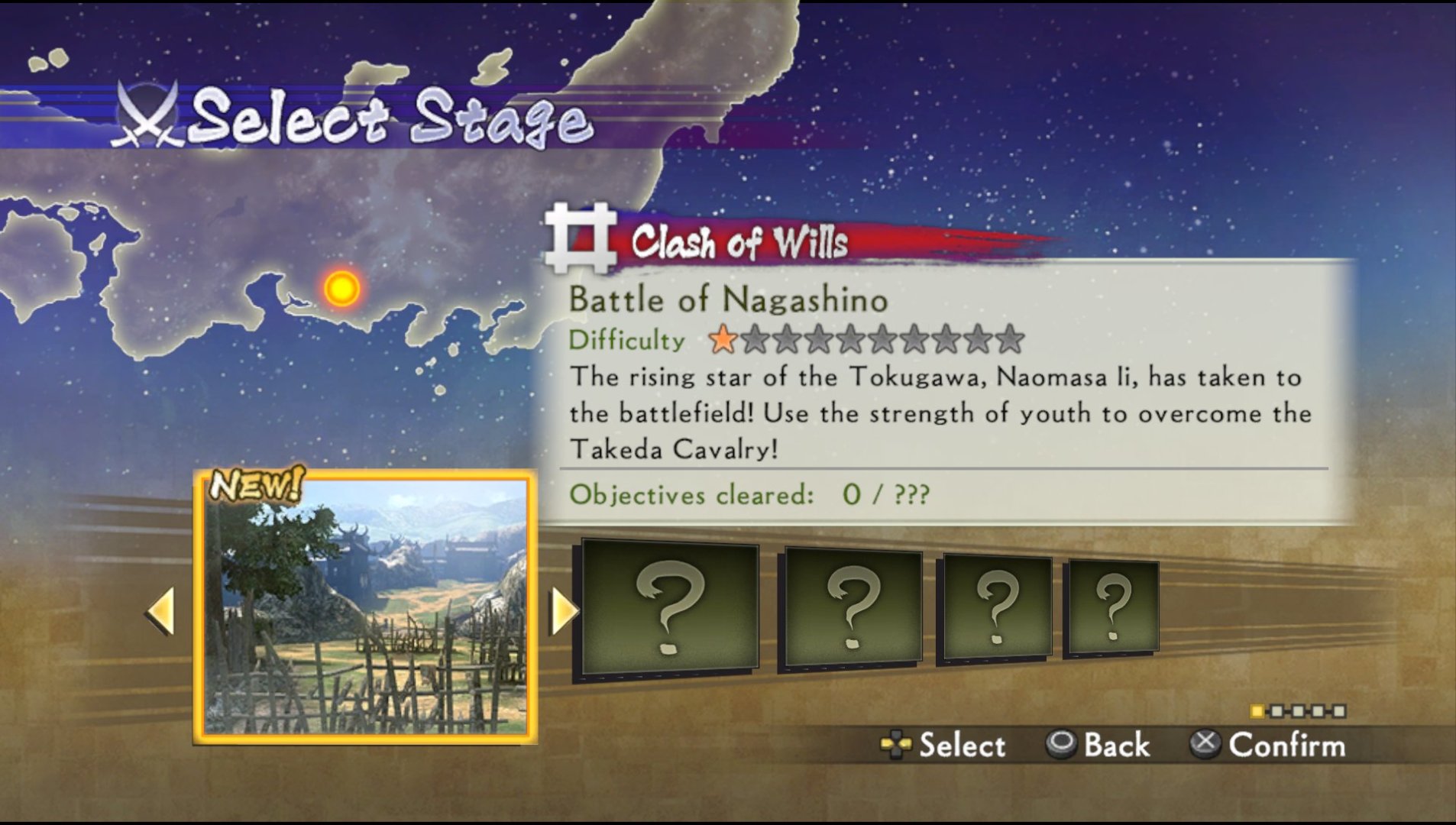Click the left yellow stage arrow
Screen dimensions: 1456x825
[x=161, y=611]
